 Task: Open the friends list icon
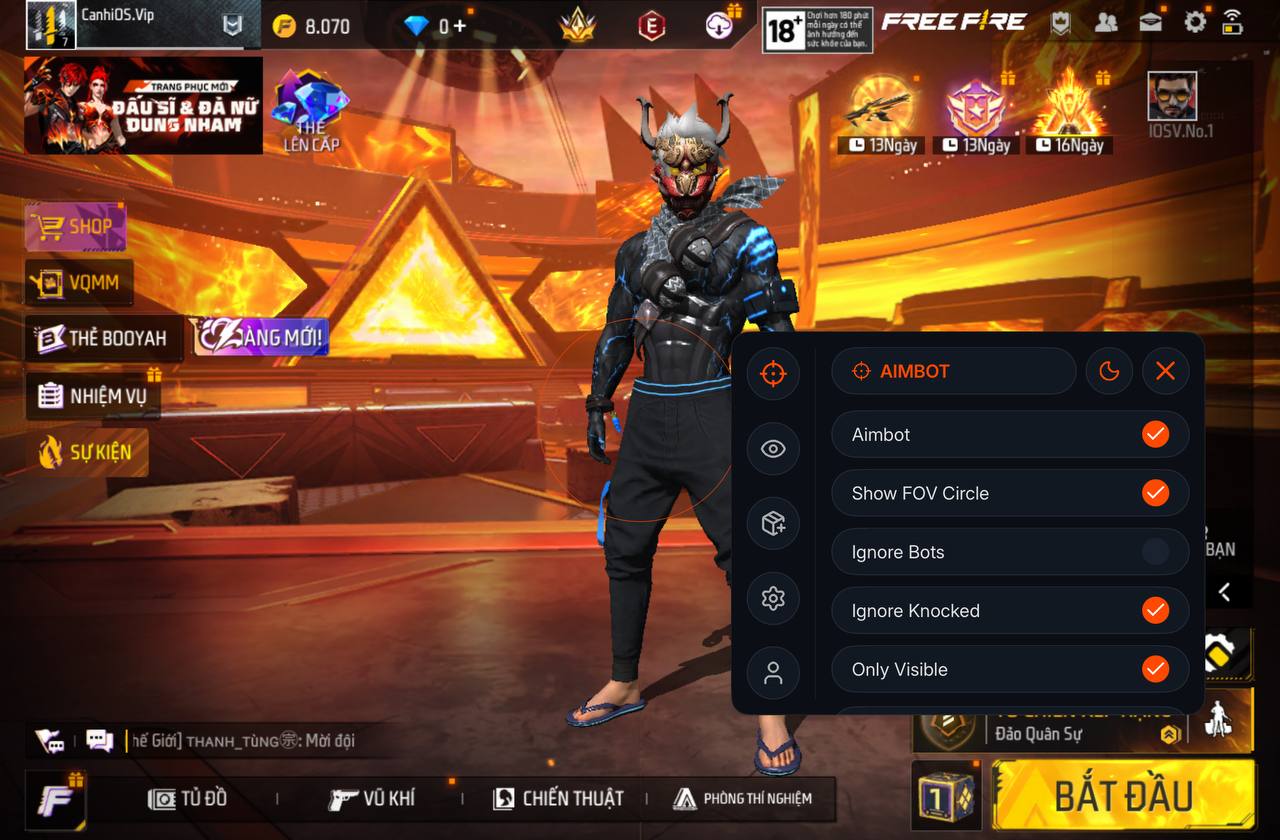[x=1106, y=20]
